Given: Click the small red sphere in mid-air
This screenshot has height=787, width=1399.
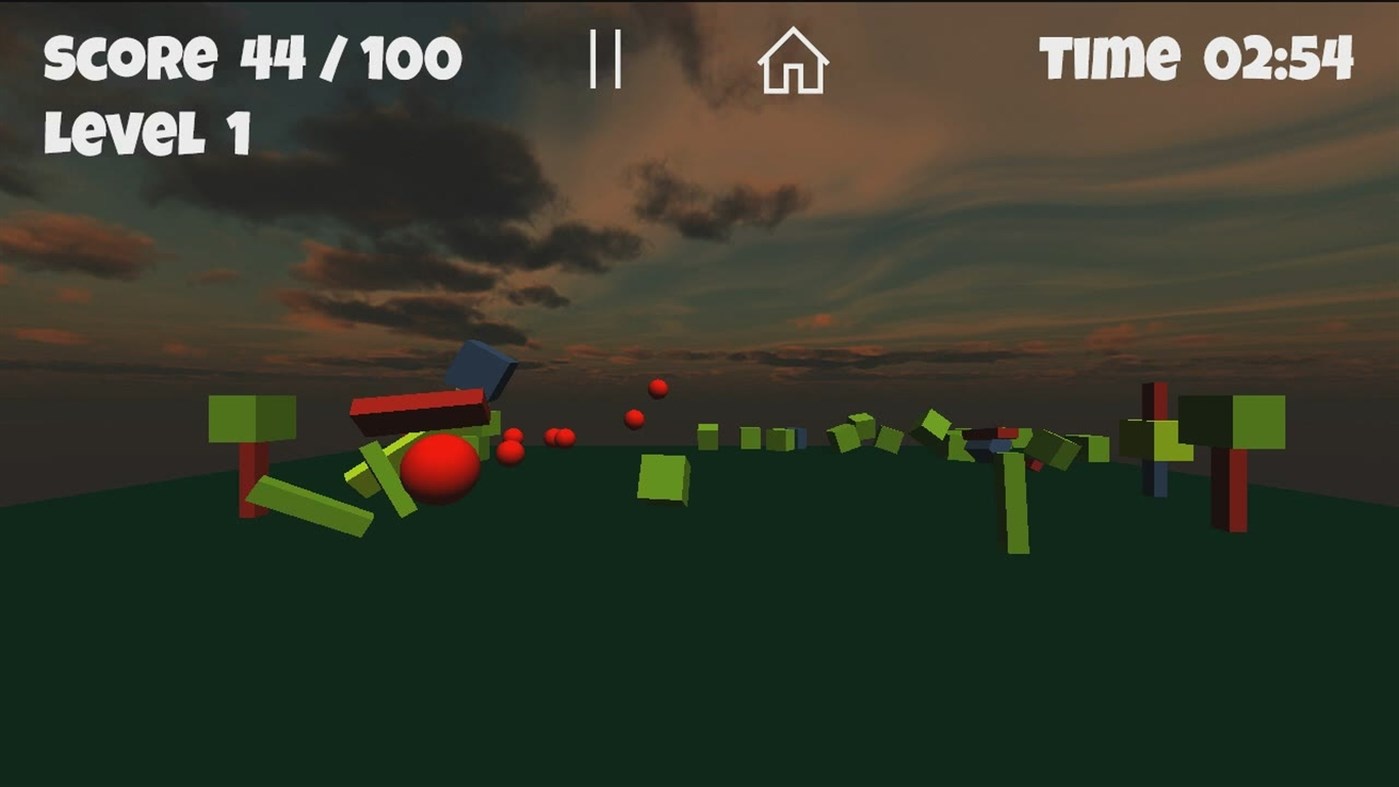Looking at the screenshot, I should 632,419.
